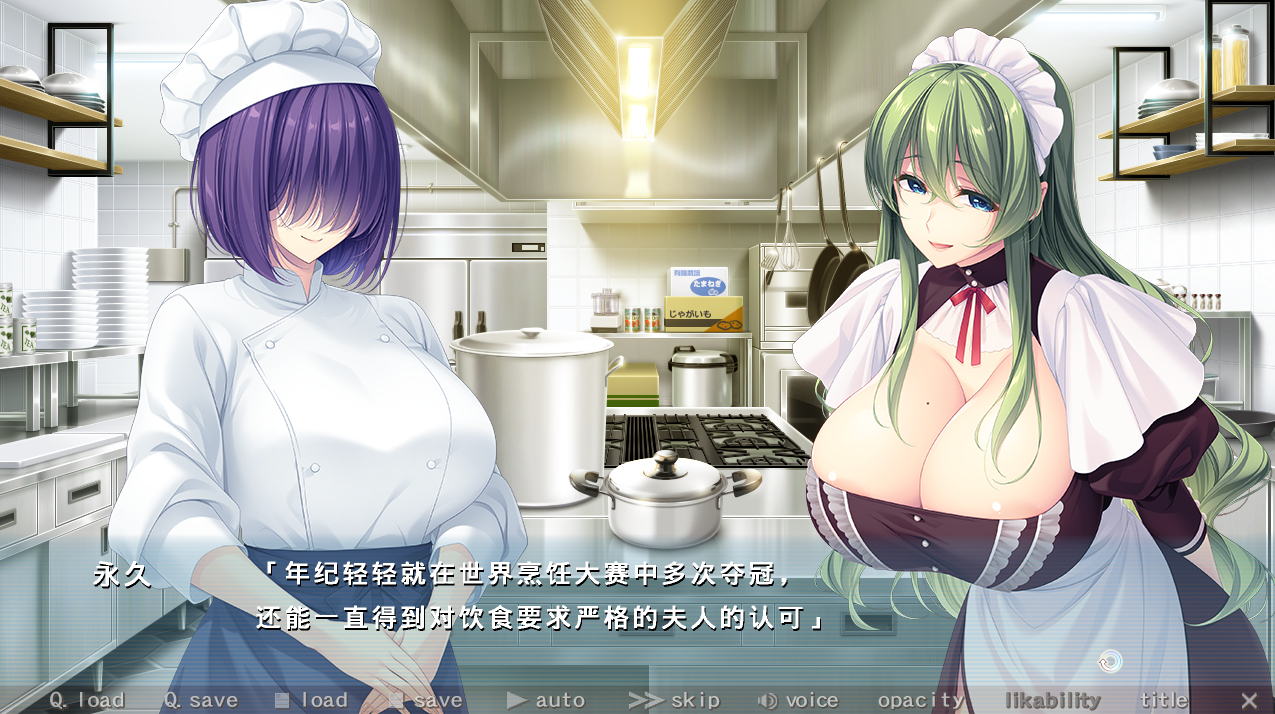Show the likability screen
Screen dimensions: 1275x714
click(1052, 700)
